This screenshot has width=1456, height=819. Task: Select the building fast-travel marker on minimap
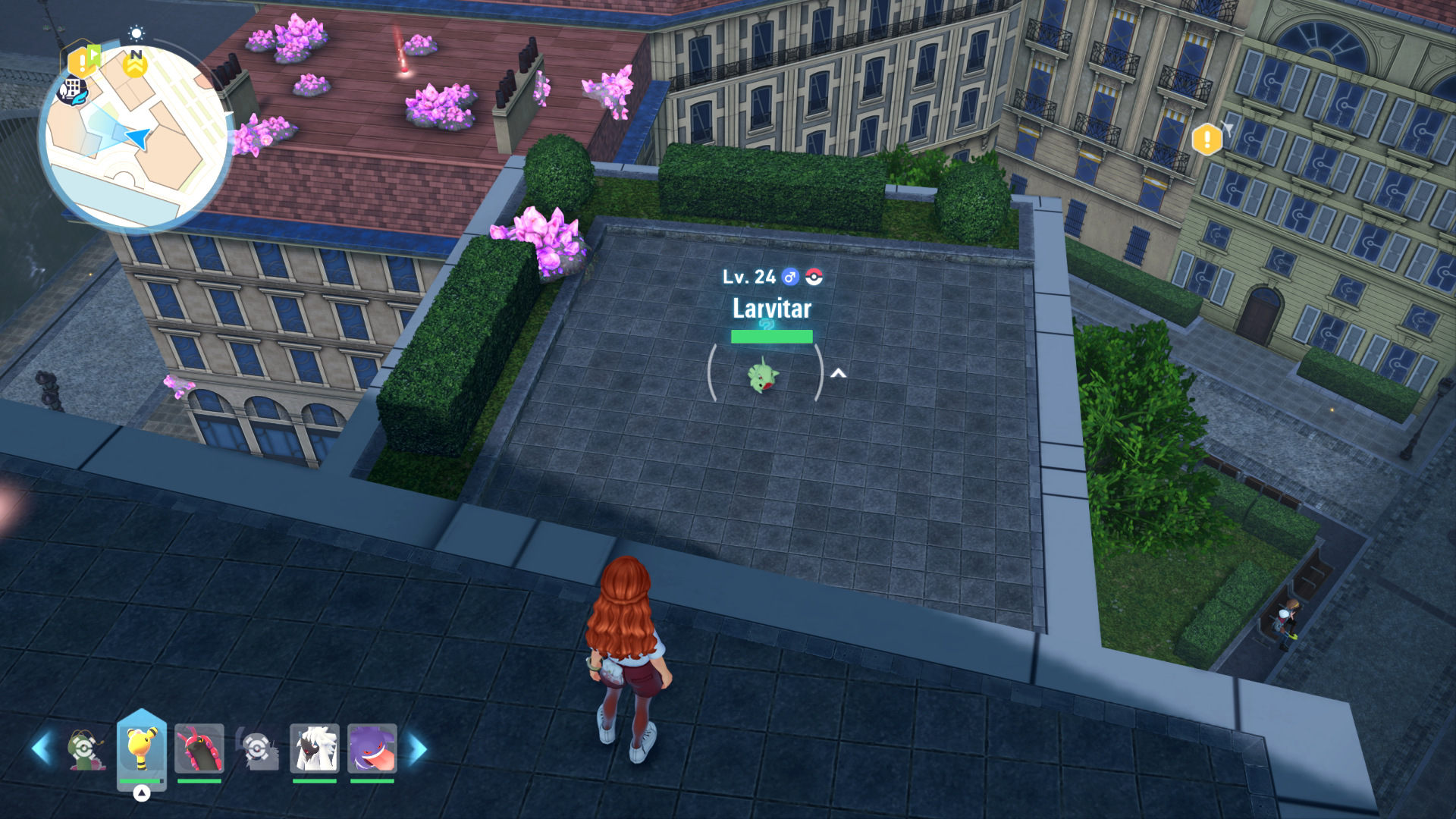tap(73, 91)
